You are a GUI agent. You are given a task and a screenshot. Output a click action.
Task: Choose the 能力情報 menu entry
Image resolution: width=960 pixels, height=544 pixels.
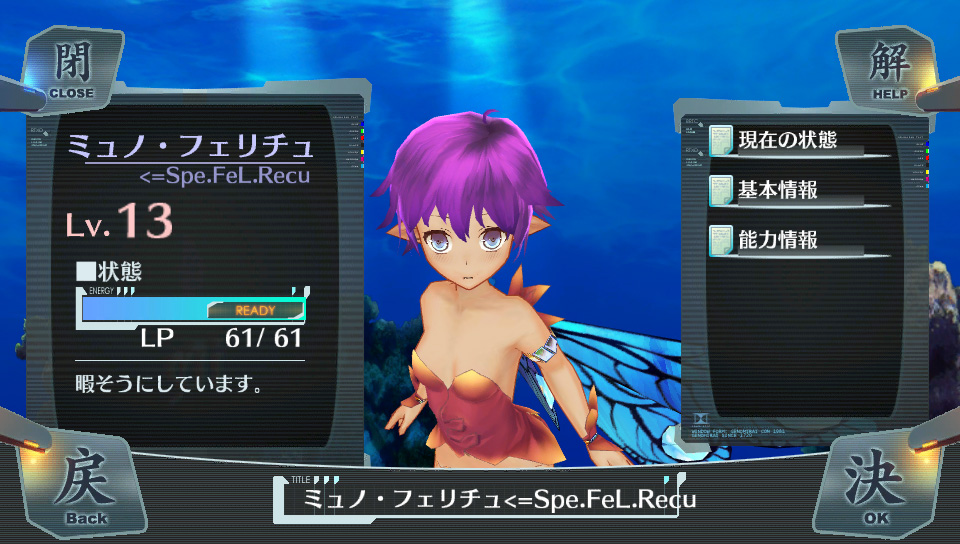797,240
